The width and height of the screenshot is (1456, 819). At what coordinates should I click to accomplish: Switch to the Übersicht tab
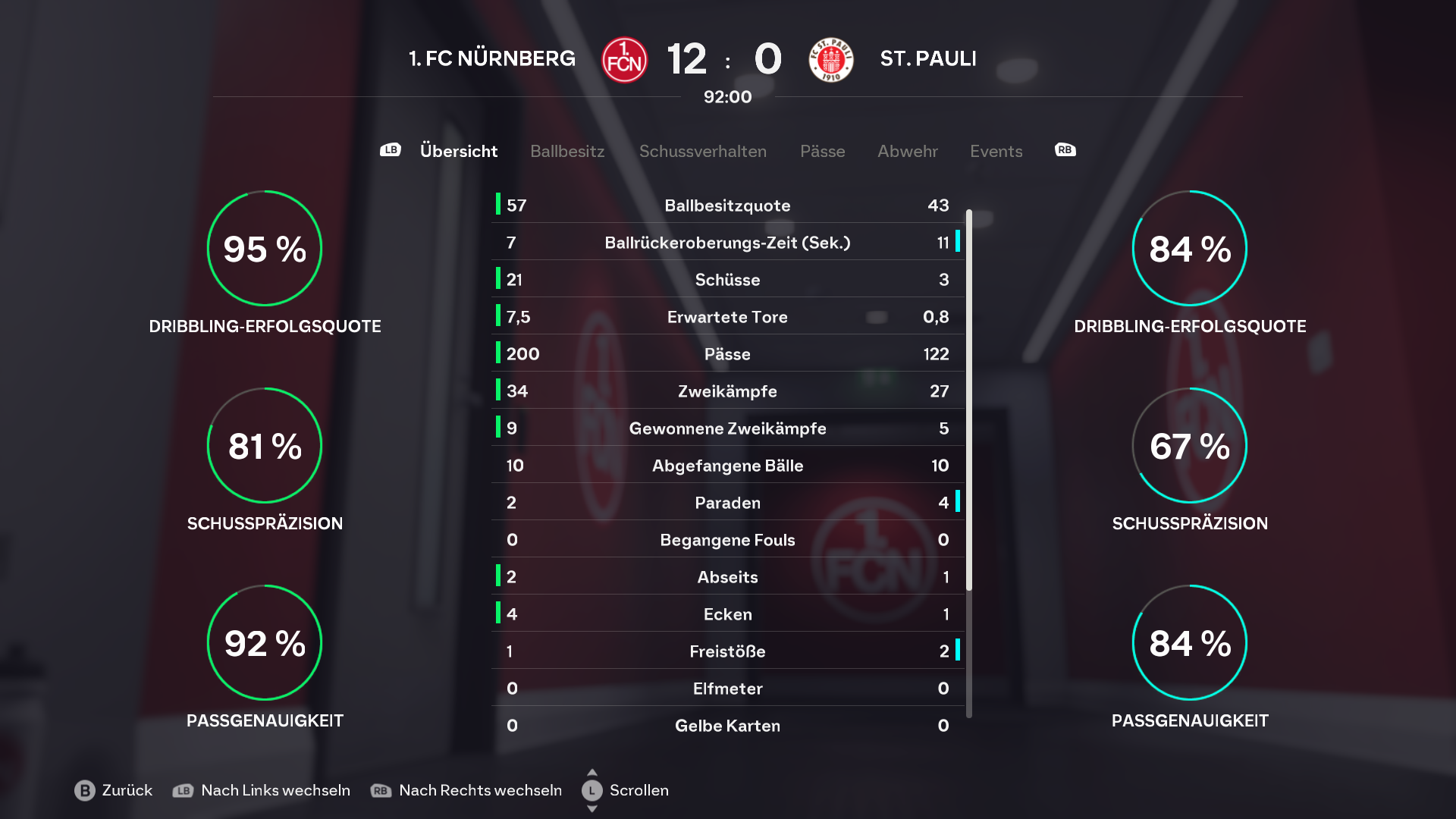458,151
